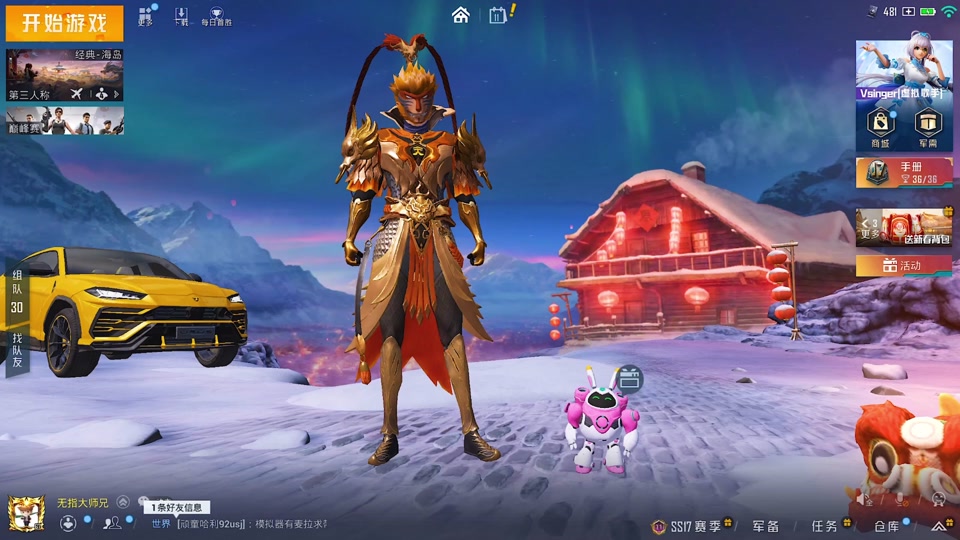
Task: Open the 手册 battle pass
Action: click(903, 172)
